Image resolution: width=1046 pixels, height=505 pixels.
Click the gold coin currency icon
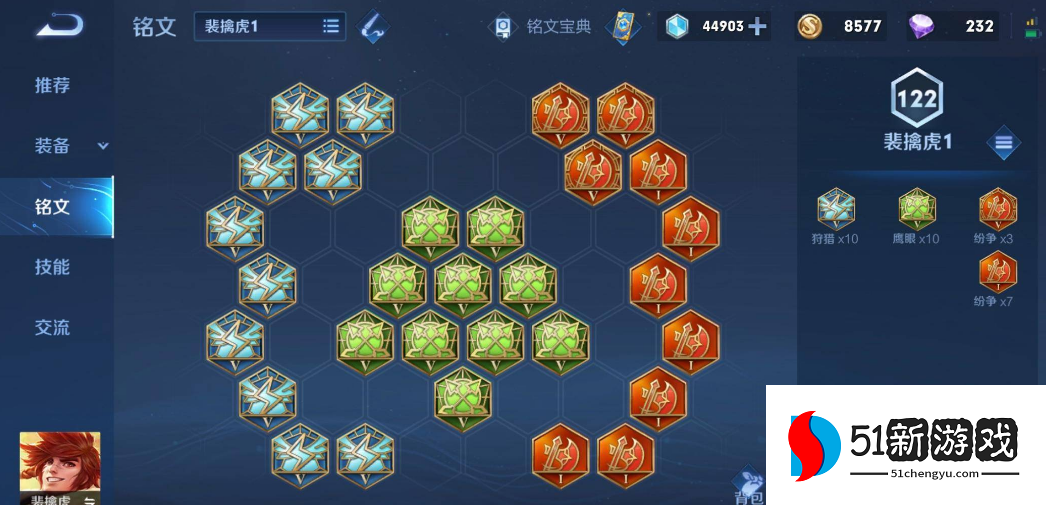tap(810, 27)
